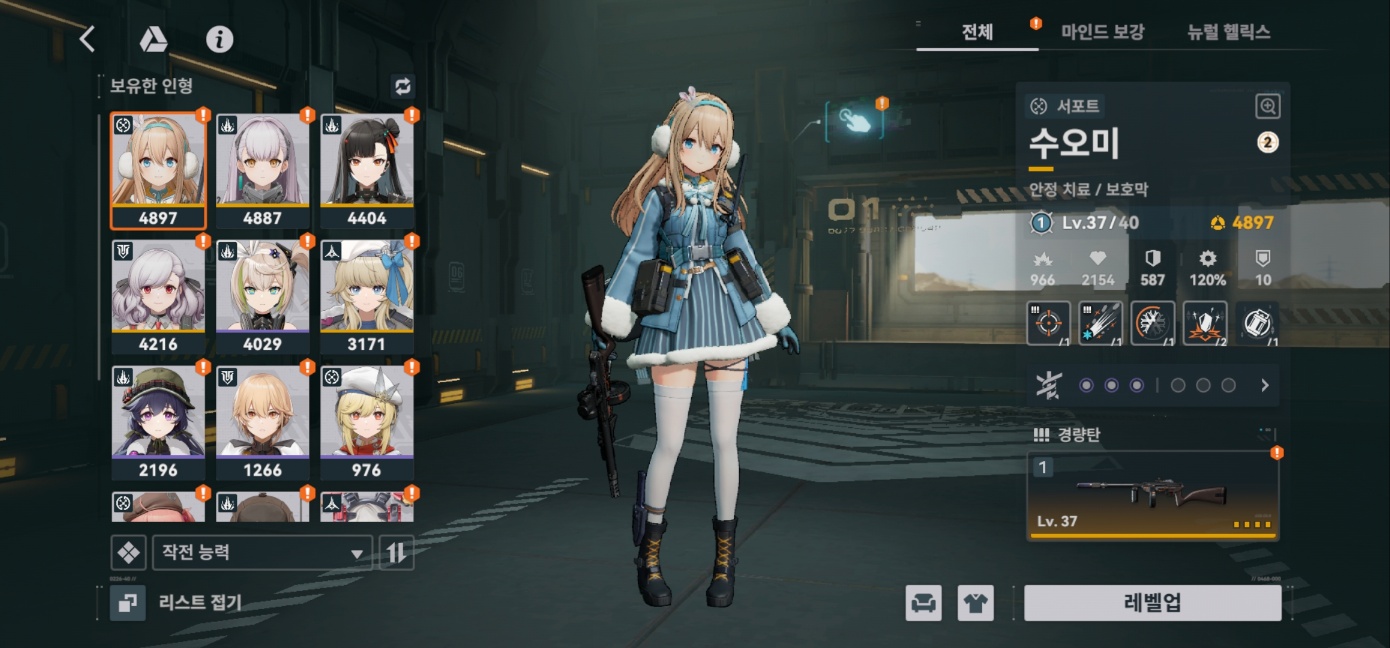Image resolution: width=1390 pixels, height=648 pixels.
Task: Click the magnifier detail button beside 수오미
Action: click(1267, 106)
